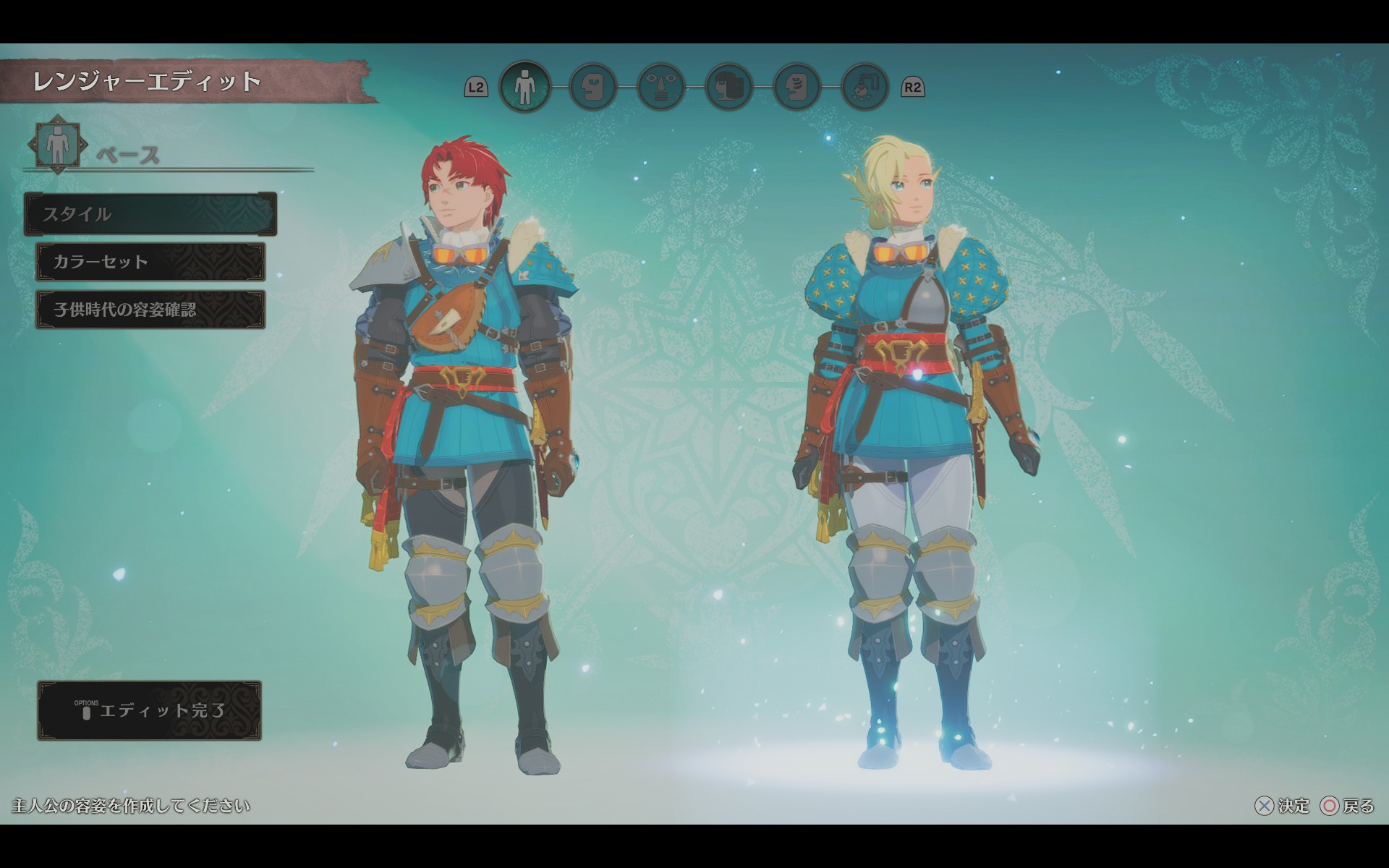Open the hairstyle tab
Viewport: 1389px width, 868px height.
click(x=729, y=87)
